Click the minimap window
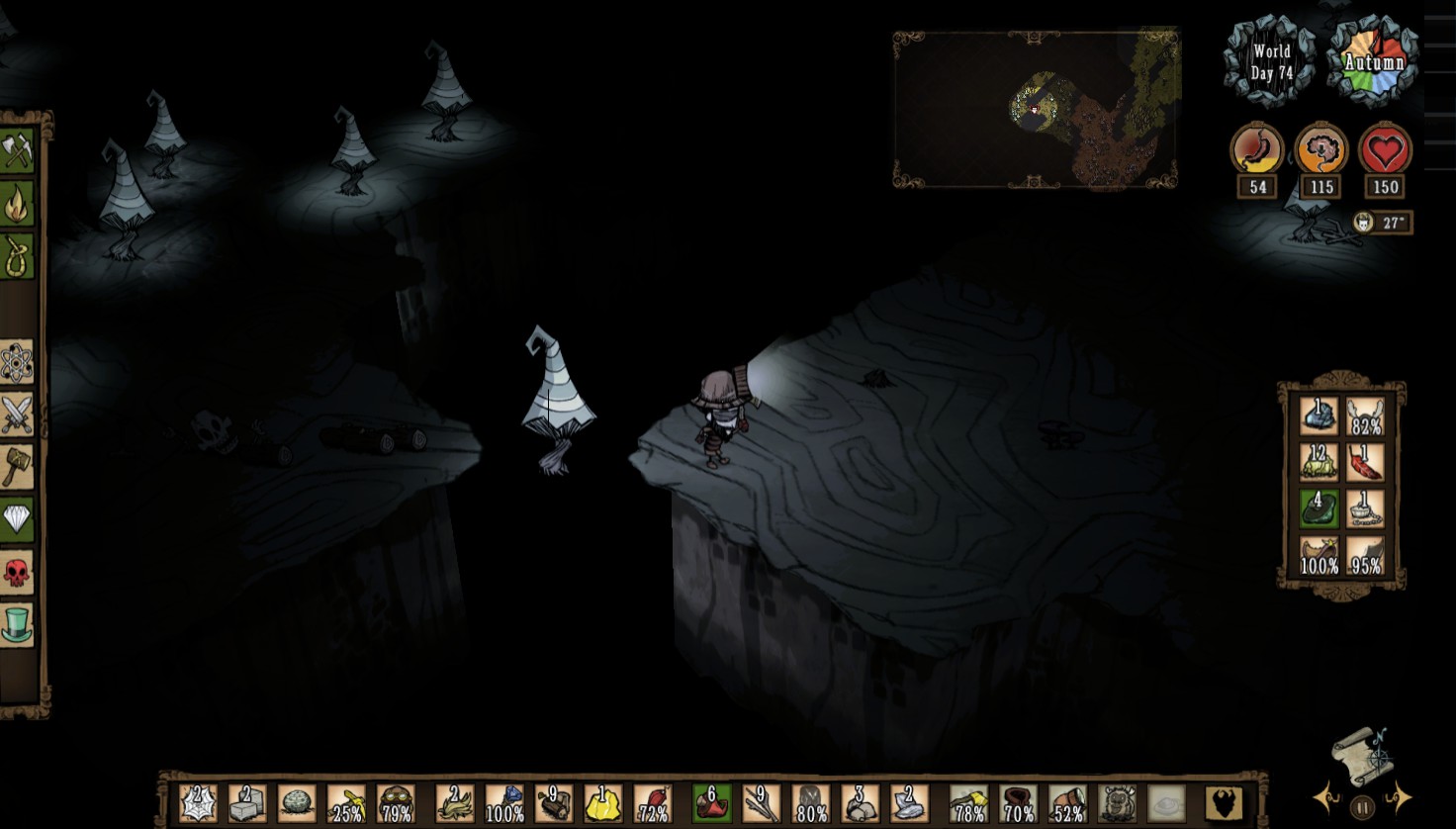This screenshot has height=829, width=1456. coord(1037,109)
